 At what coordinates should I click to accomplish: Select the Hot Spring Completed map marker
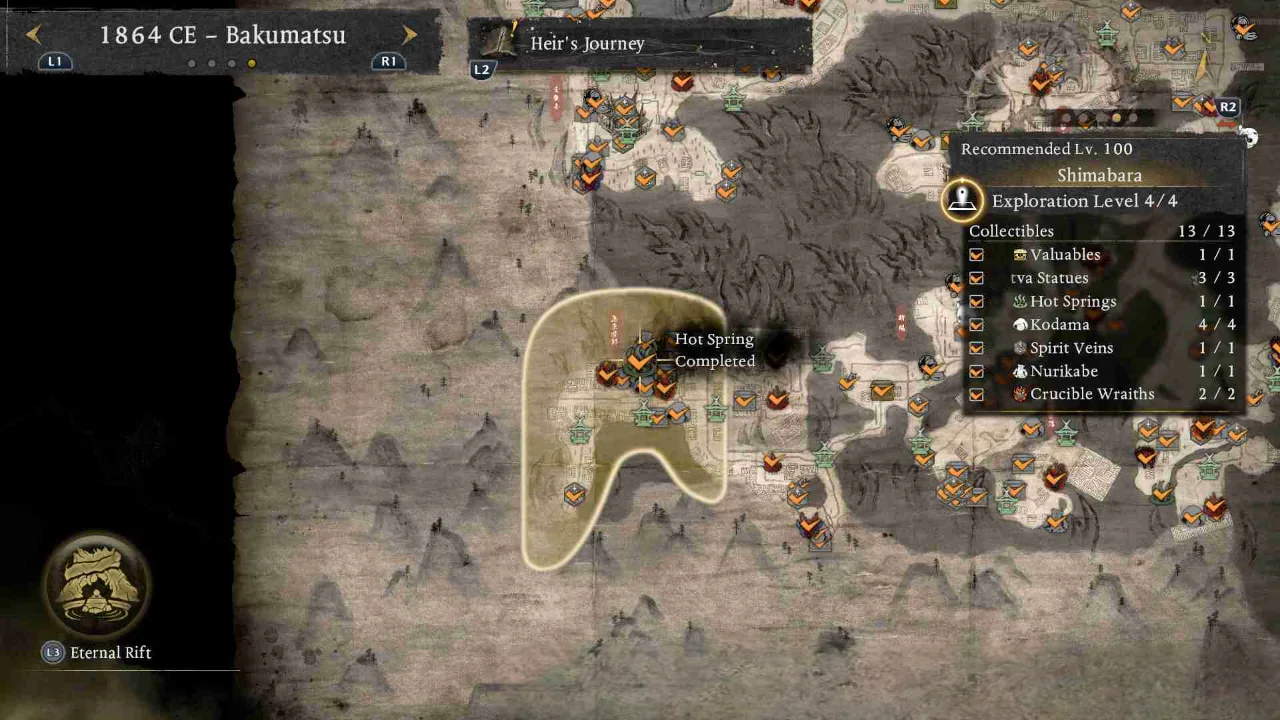[x=640, y=359]
